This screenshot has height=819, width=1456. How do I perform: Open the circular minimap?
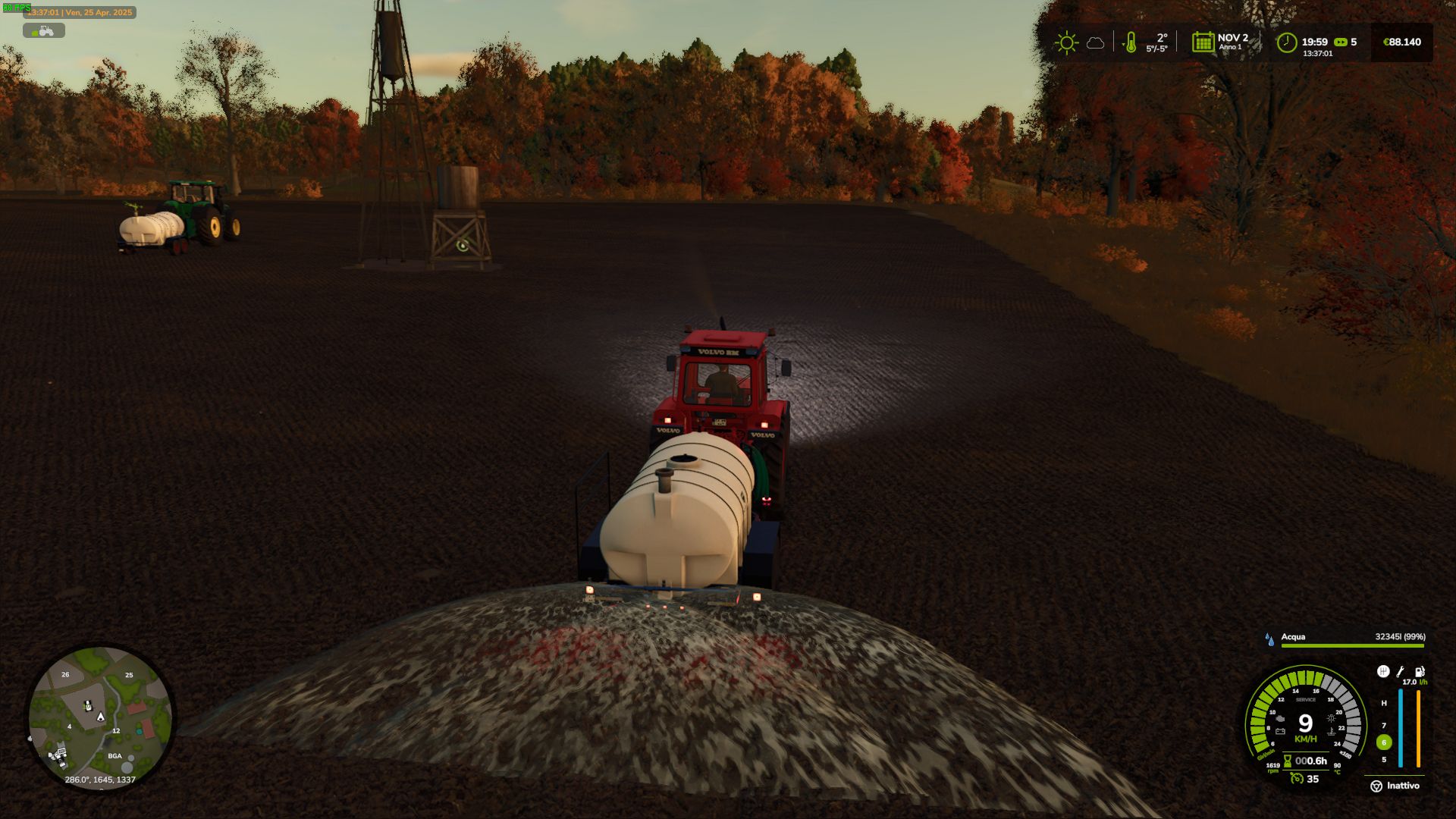click(100, 717)
